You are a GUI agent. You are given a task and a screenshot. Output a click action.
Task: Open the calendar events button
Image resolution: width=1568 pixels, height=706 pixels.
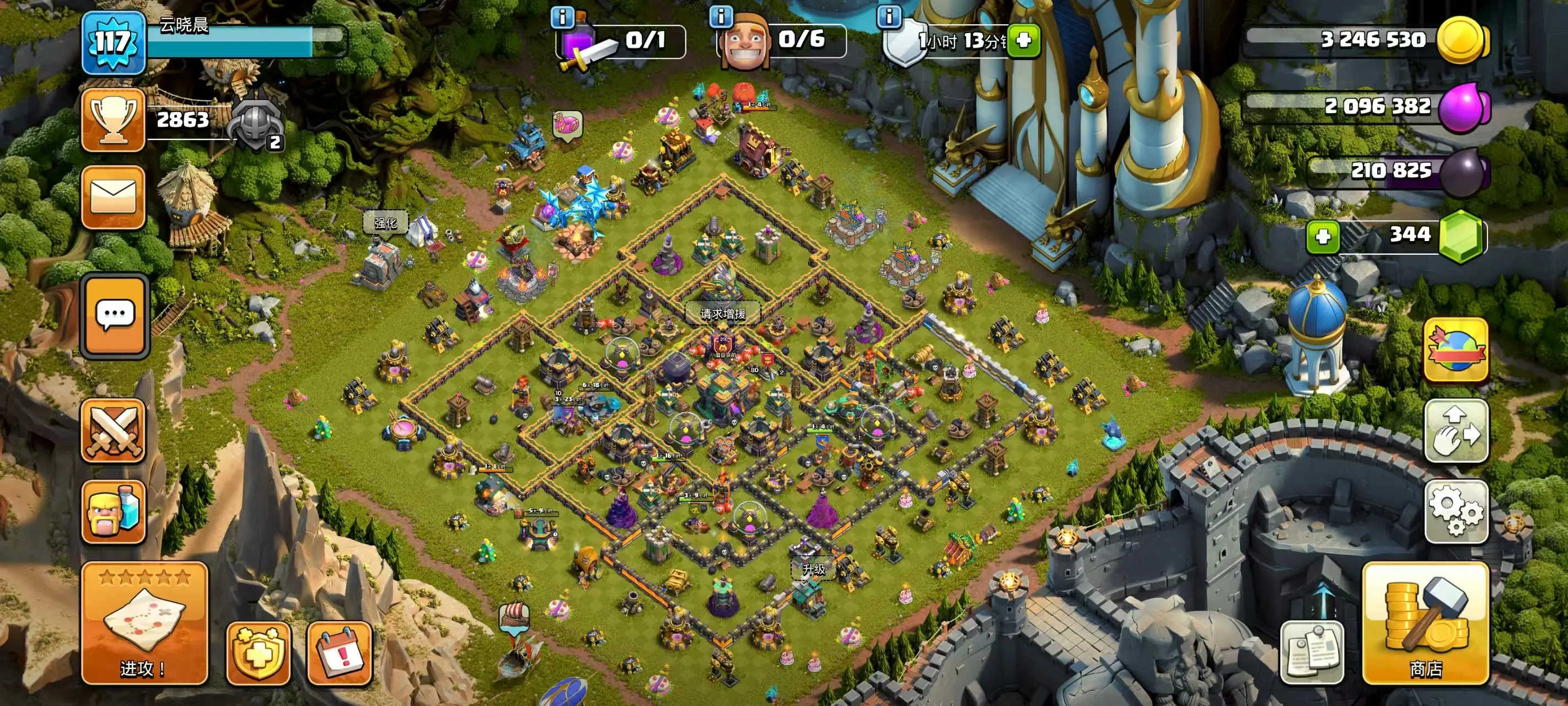coord(339,654)
